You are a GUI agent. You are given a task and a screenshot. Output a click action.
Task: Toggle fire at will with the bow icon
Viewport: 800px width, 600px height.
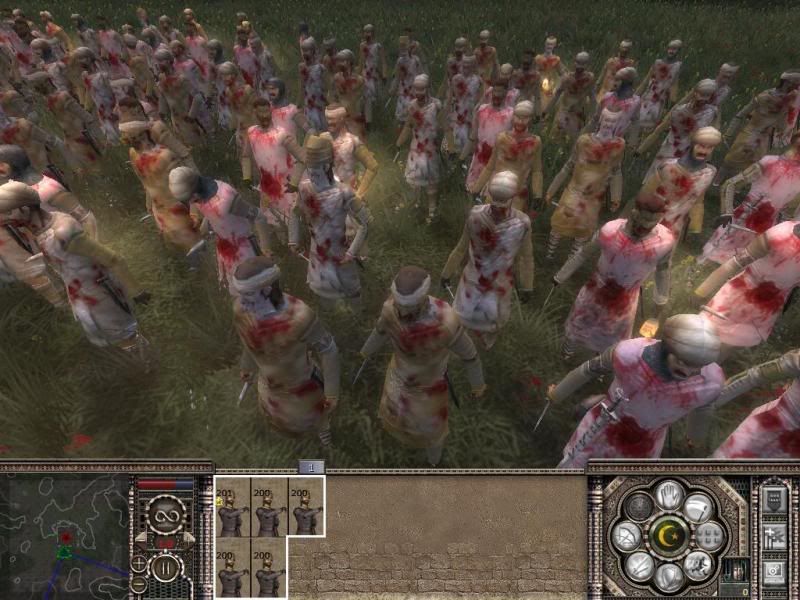click(x=628, y=536)
